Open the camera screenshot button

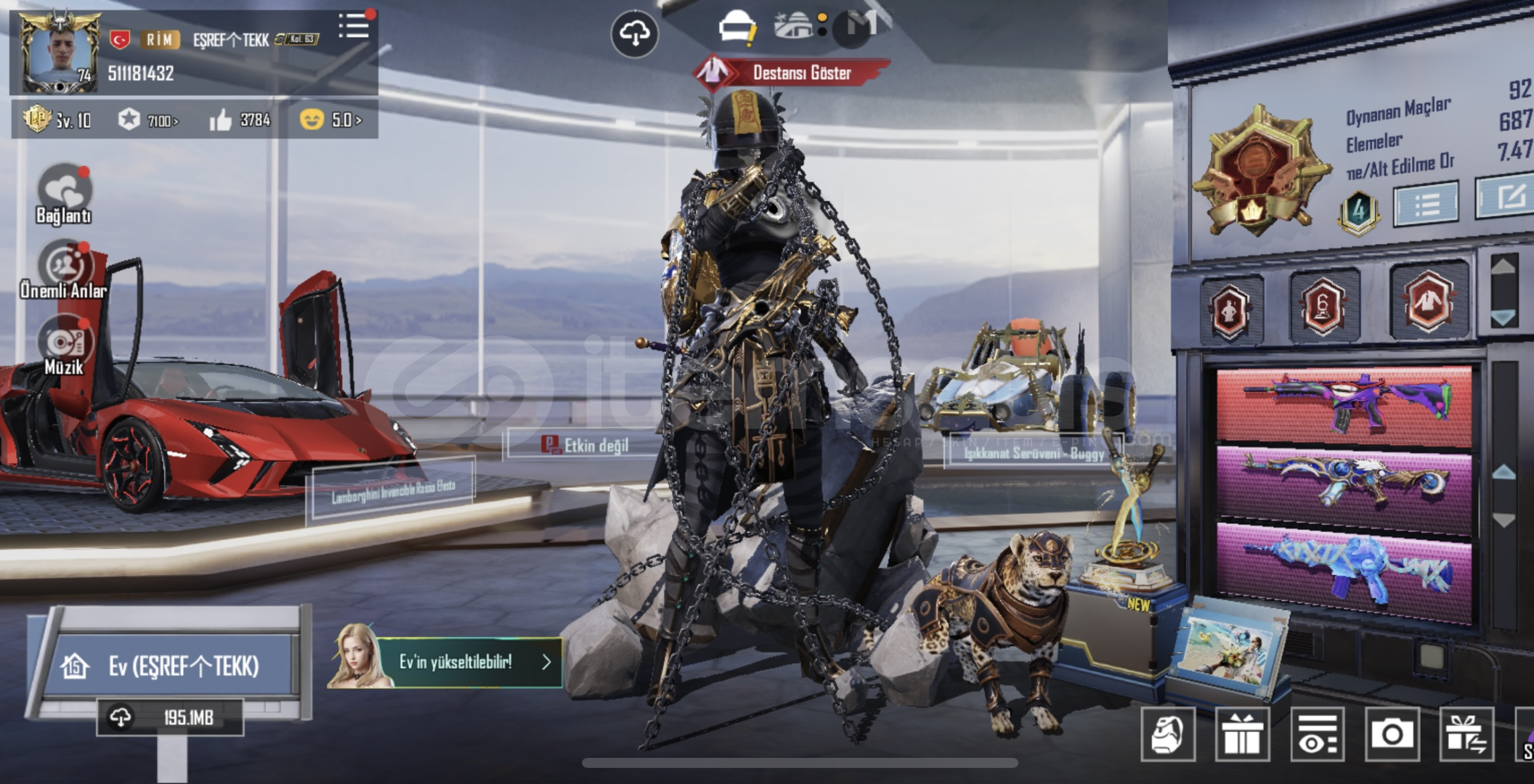[1392, 735]
